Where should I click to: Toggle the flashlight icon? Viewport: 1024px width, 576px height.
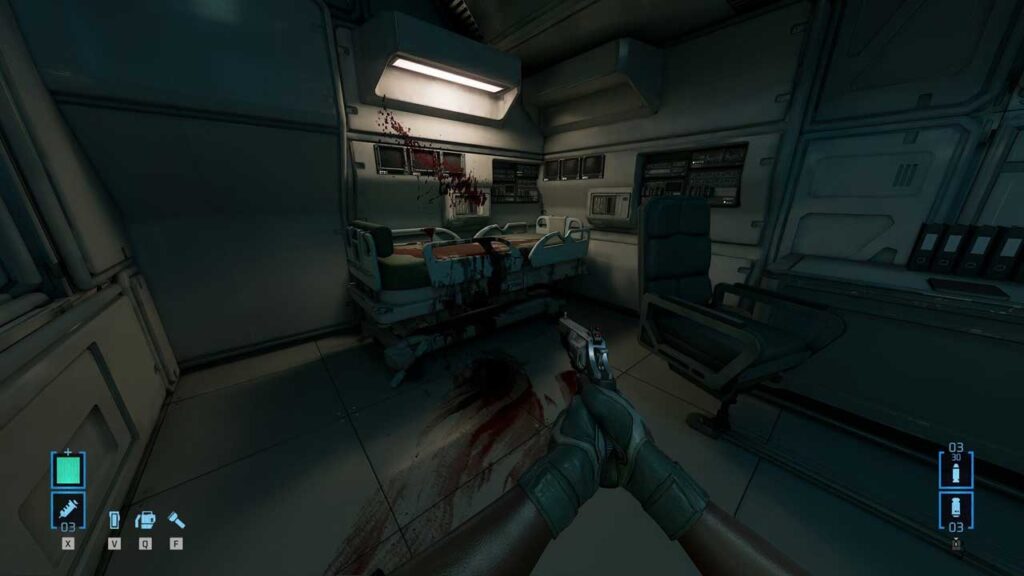click(176, 521)
